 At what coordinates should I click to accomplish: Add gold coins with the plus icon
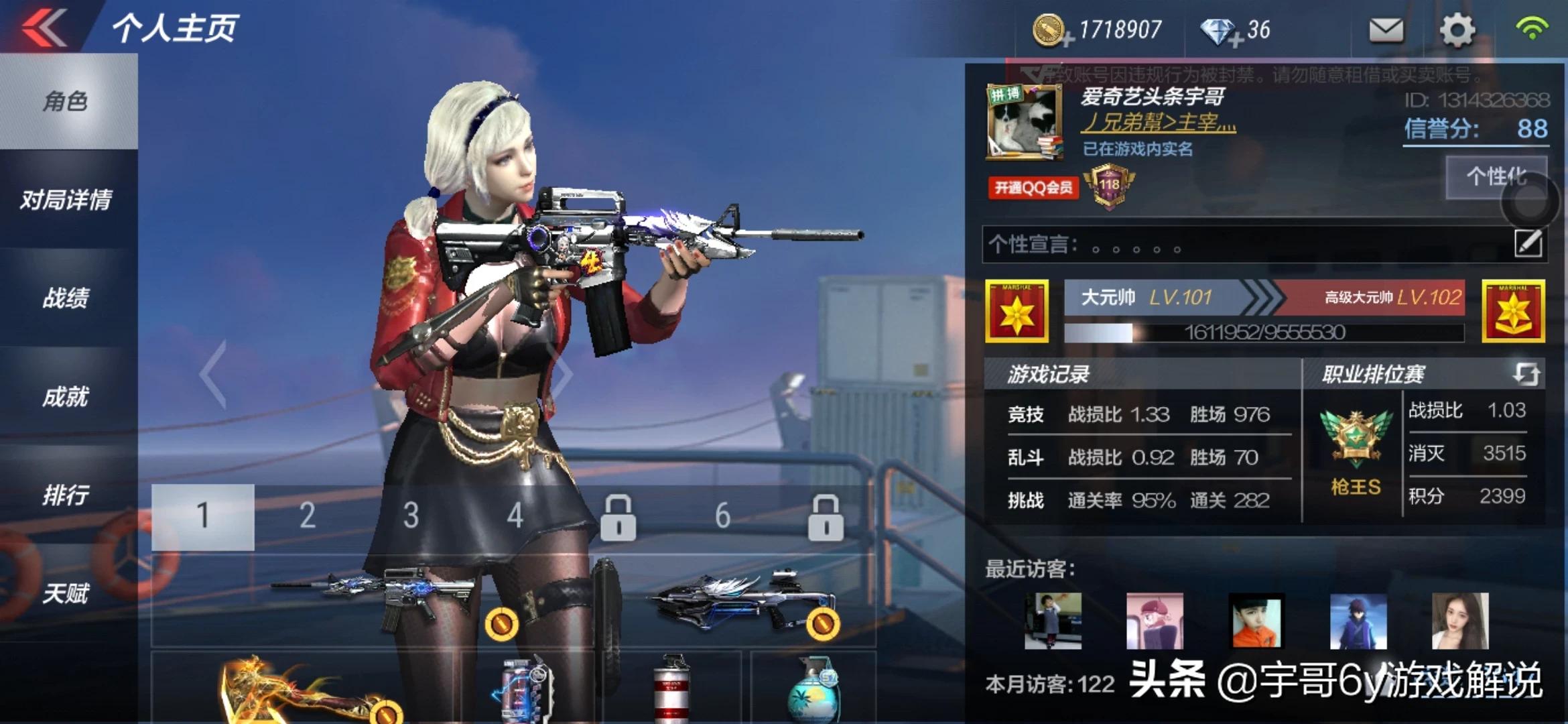click(x=1067, y=39)
